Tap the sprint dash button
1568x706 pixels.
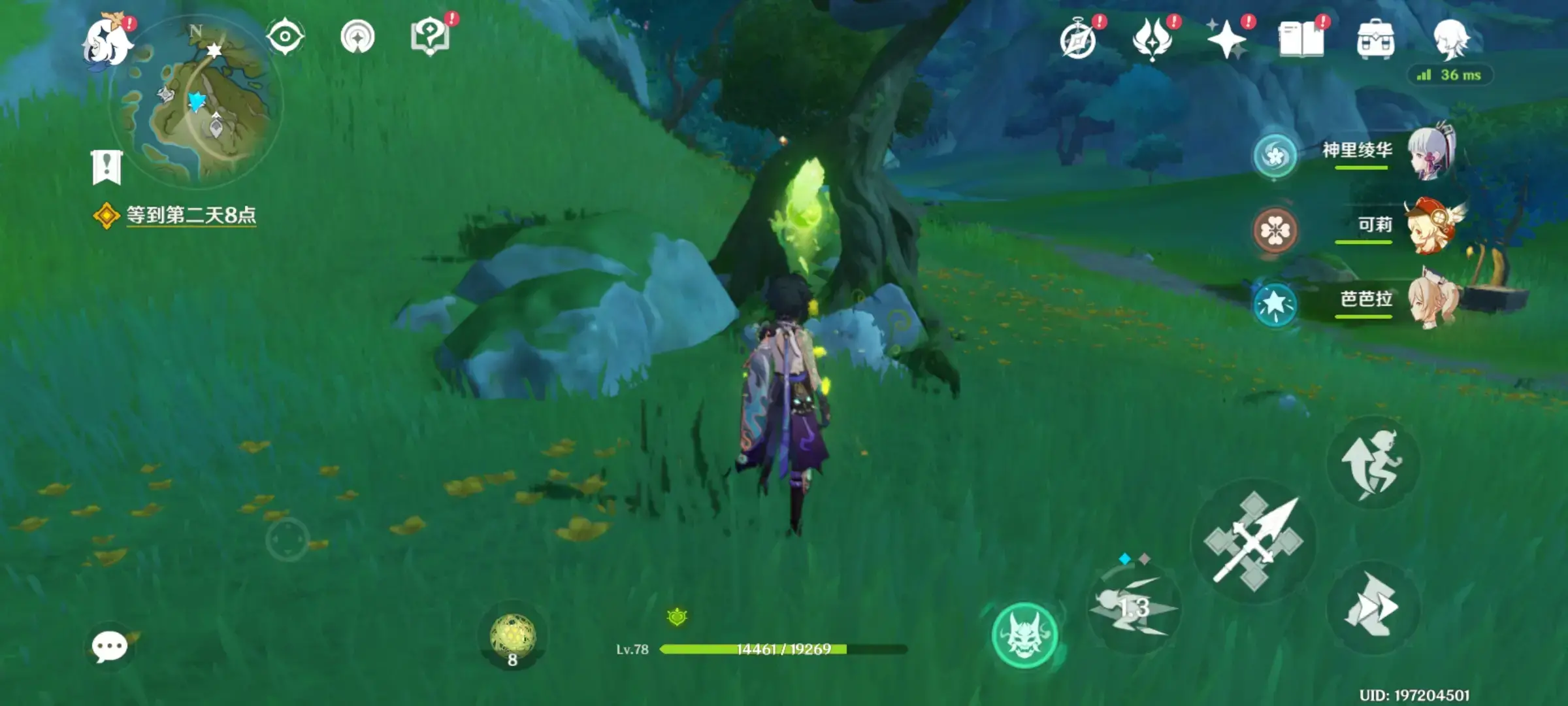click(x=1372, y=607)
